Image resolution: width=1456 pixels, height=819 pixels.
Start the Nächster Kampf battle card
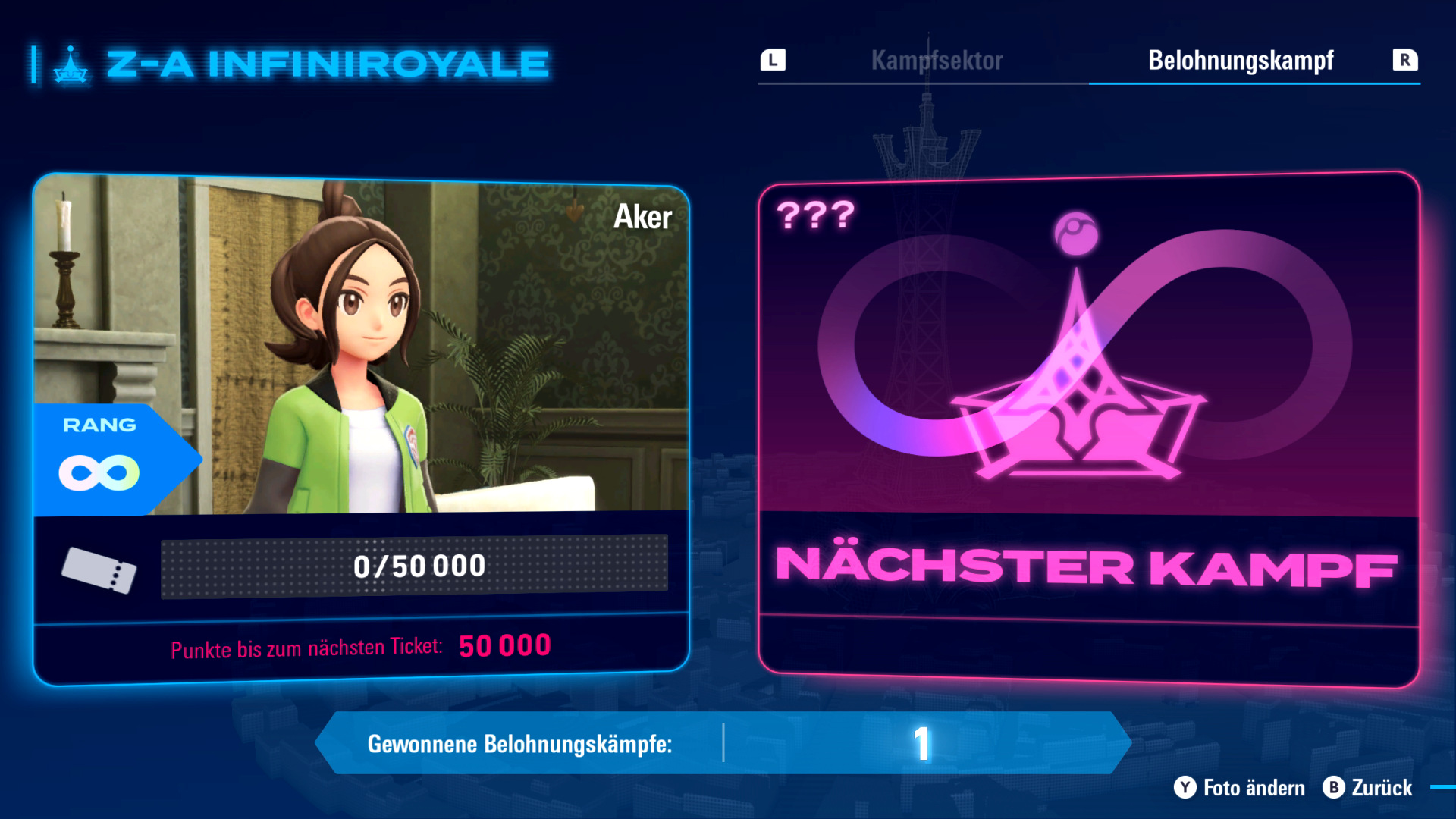(x=1088, y=428)
